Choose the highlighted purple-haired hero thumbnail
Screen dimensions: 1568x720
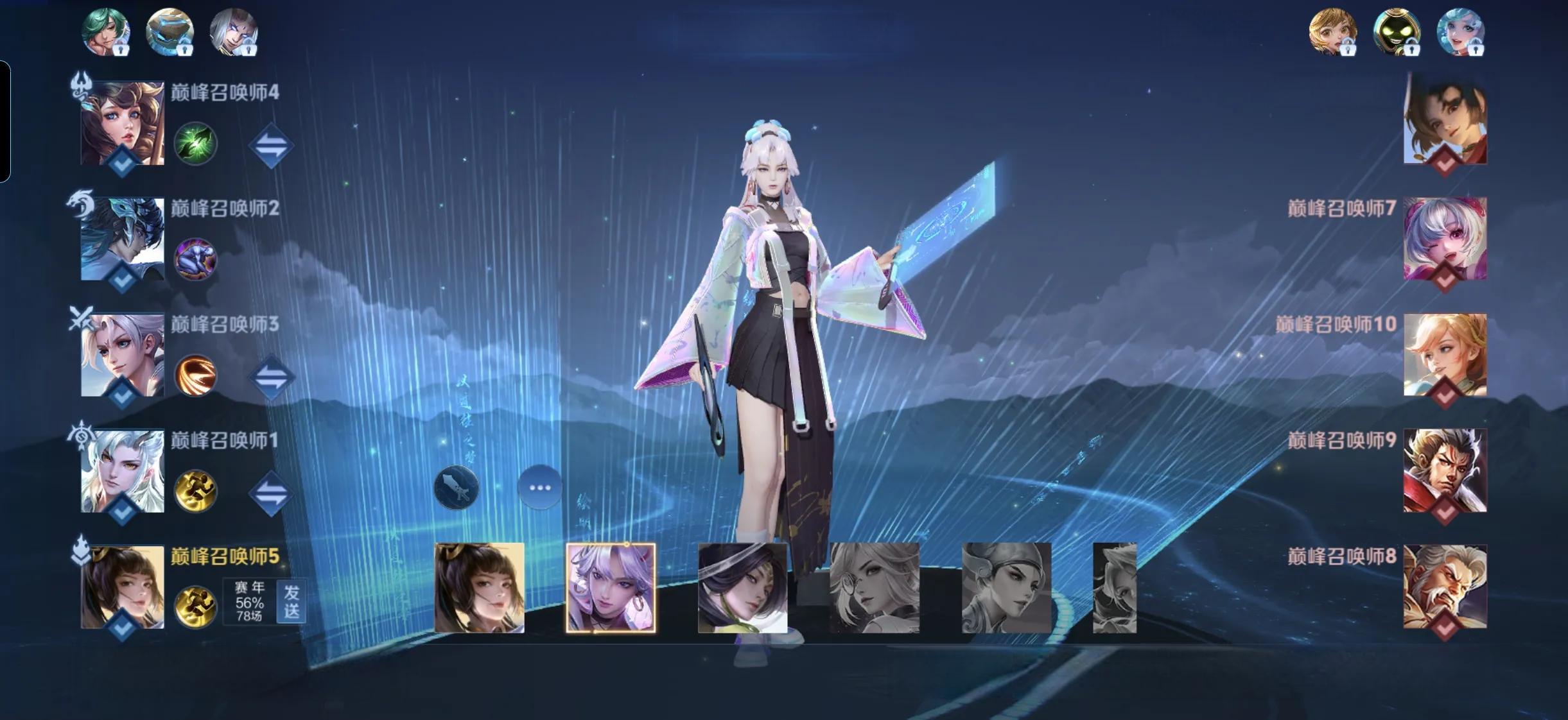coord(611,588)
